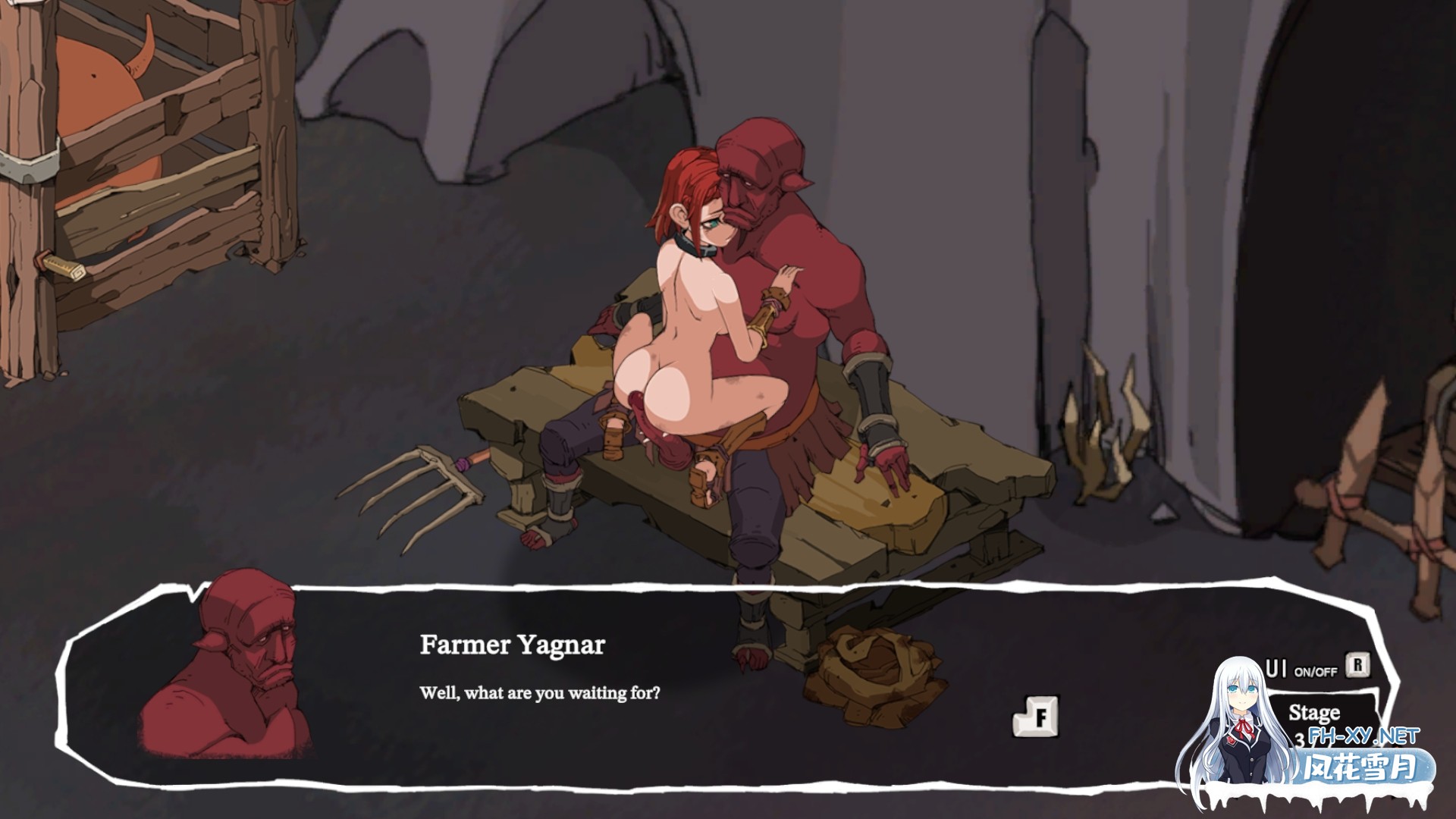This screenshot has width=1456, height=819.
Task: Advance Farmer Yagnar's dialogue text box
Action: tap(1036, 716)
